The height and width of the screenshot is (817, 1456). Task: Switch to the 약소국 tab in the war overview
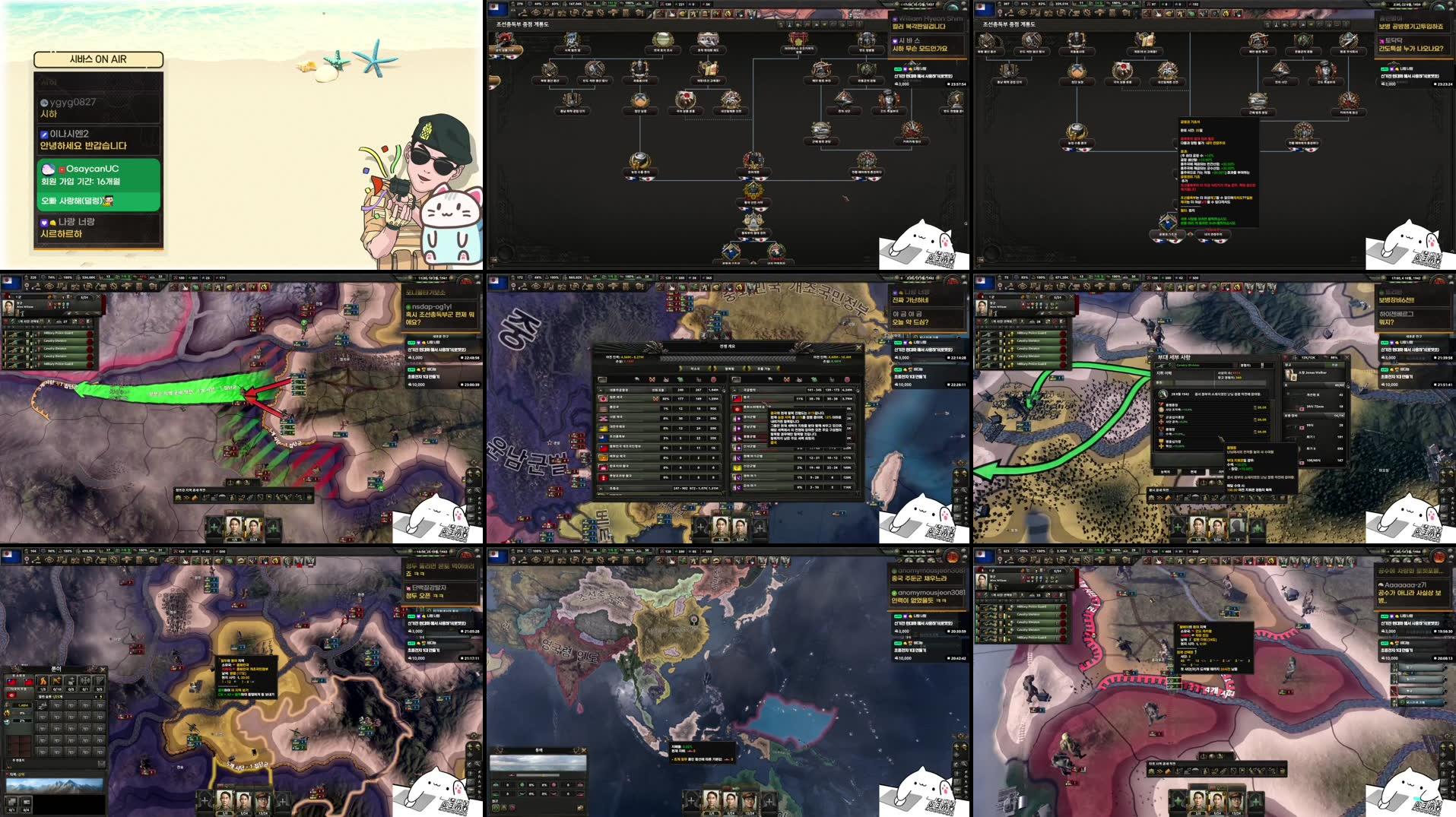[x=695, y=369]
